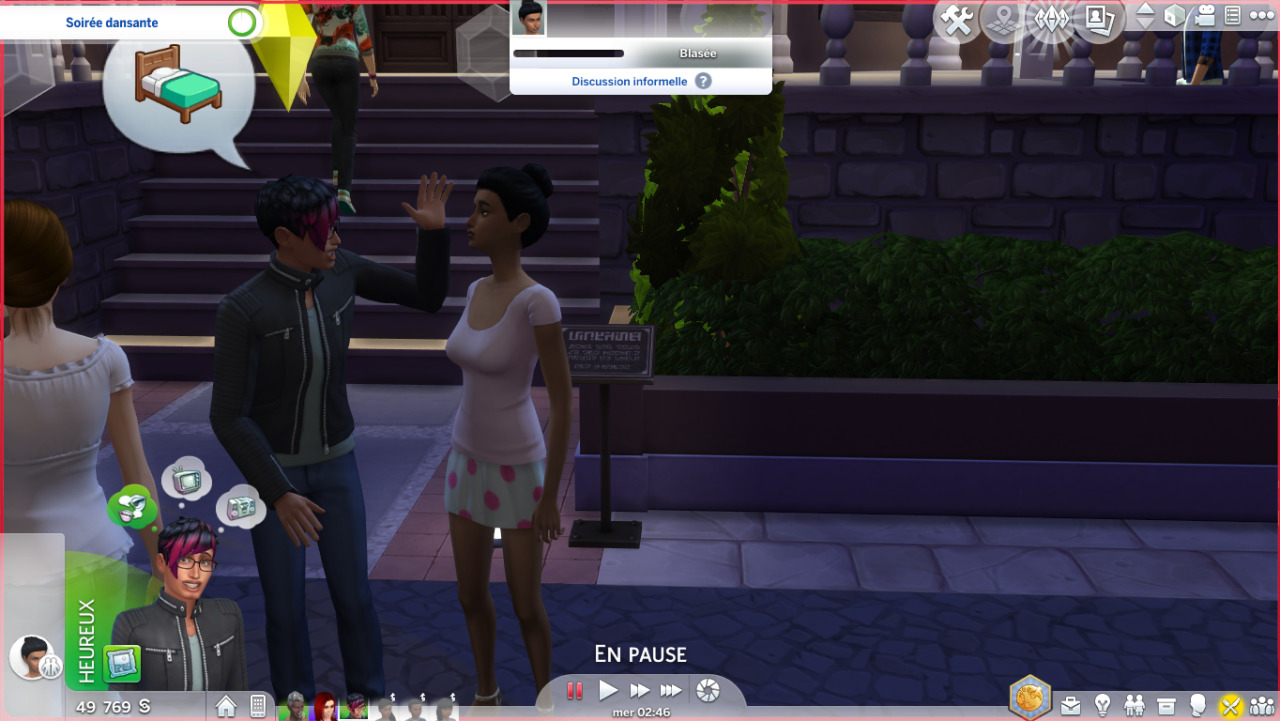
Task: Open the needs panel highlighted in yellow
Action: click(1230, 706)
